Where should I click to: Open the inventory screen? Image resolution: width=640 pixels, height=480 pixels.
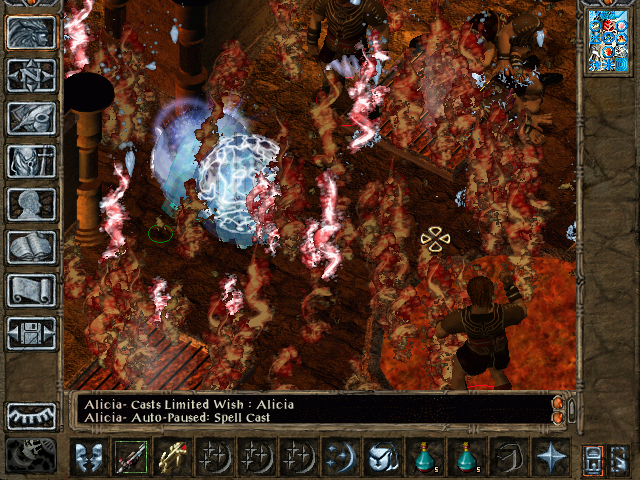tap(31, 161)
